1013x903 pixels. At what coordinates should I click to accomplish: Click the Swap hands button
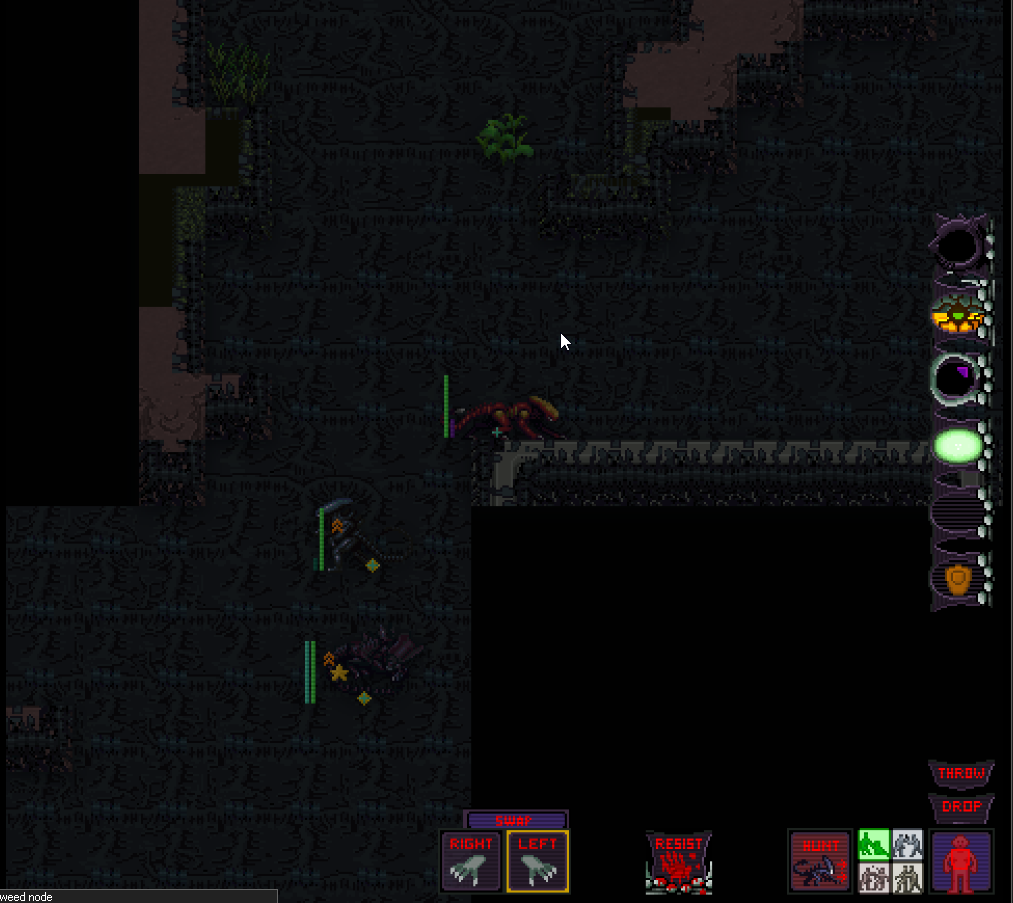click(516, 820)
